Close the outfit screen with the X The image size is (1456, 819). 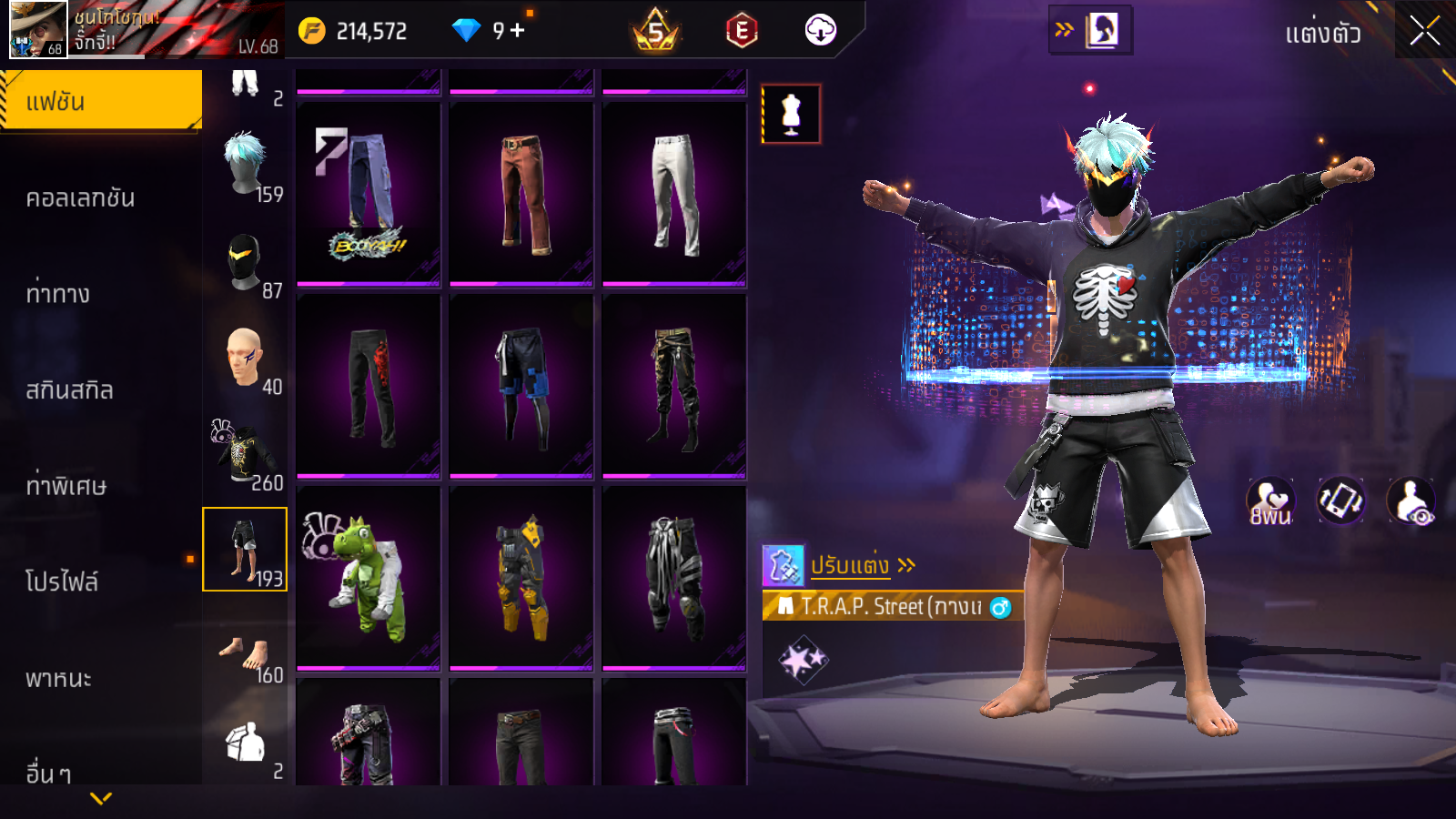click(x=1424, y=31)
